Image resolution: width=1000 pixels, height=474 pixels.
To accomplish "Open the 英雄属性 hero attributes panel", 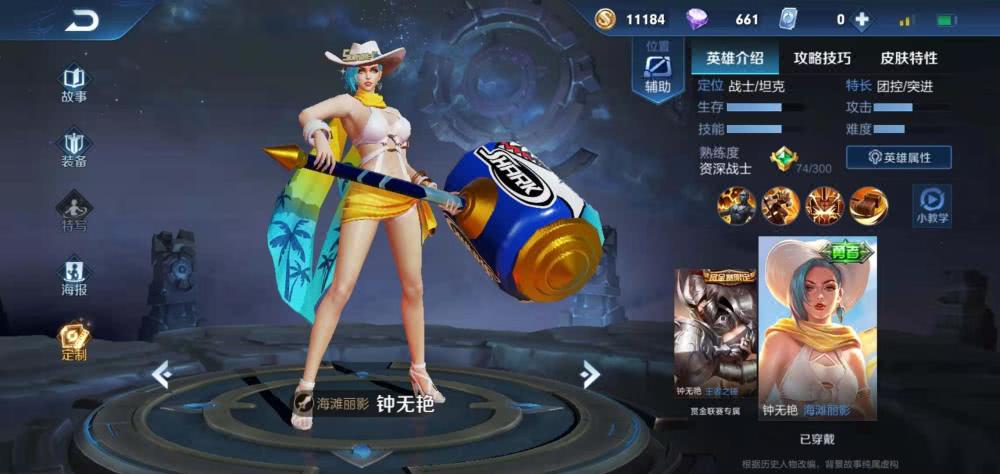I will coord(898,157).
